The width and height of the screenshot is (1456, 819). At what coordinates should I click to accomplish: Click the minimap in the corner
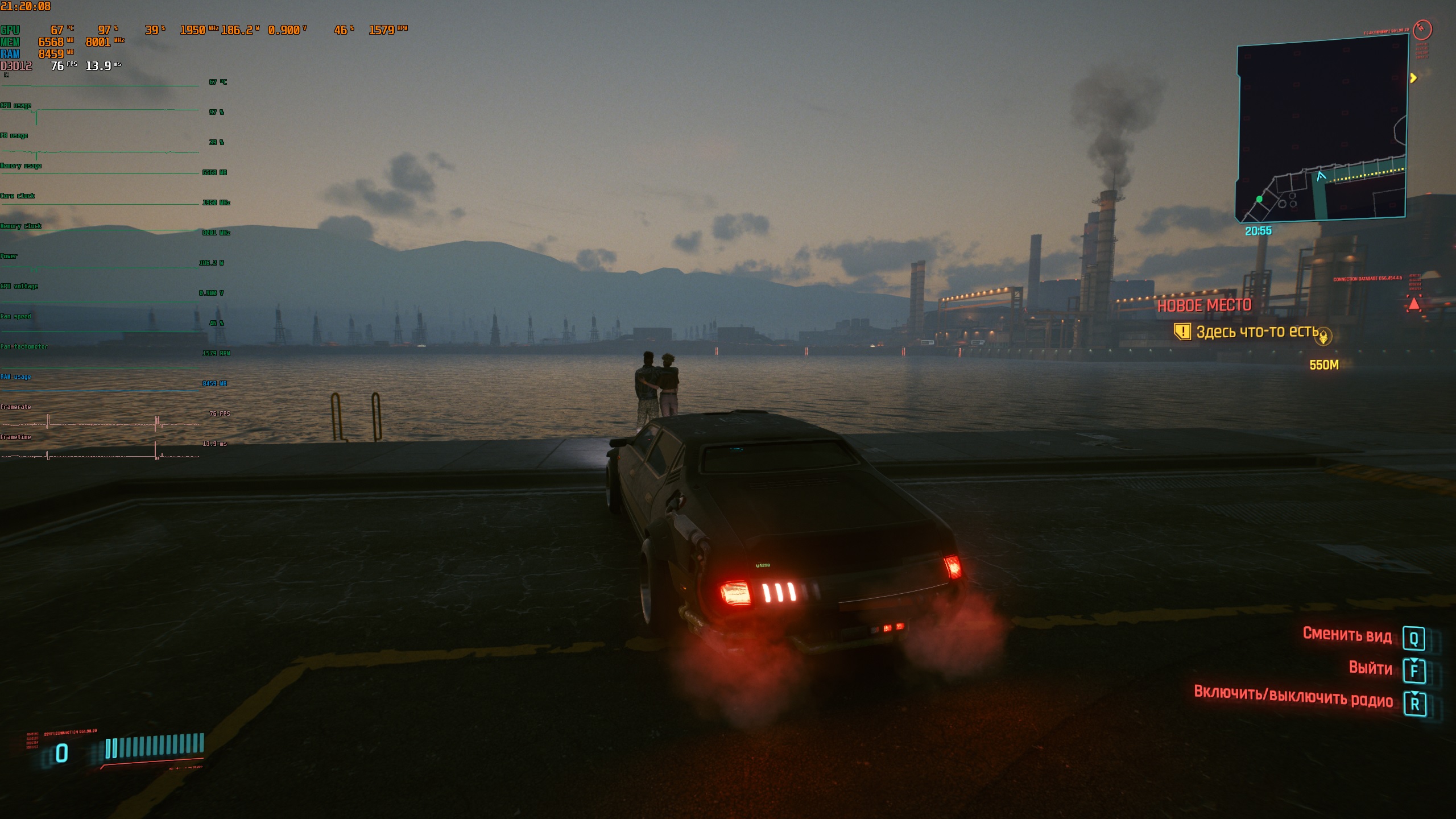[x=1322, y=128]
